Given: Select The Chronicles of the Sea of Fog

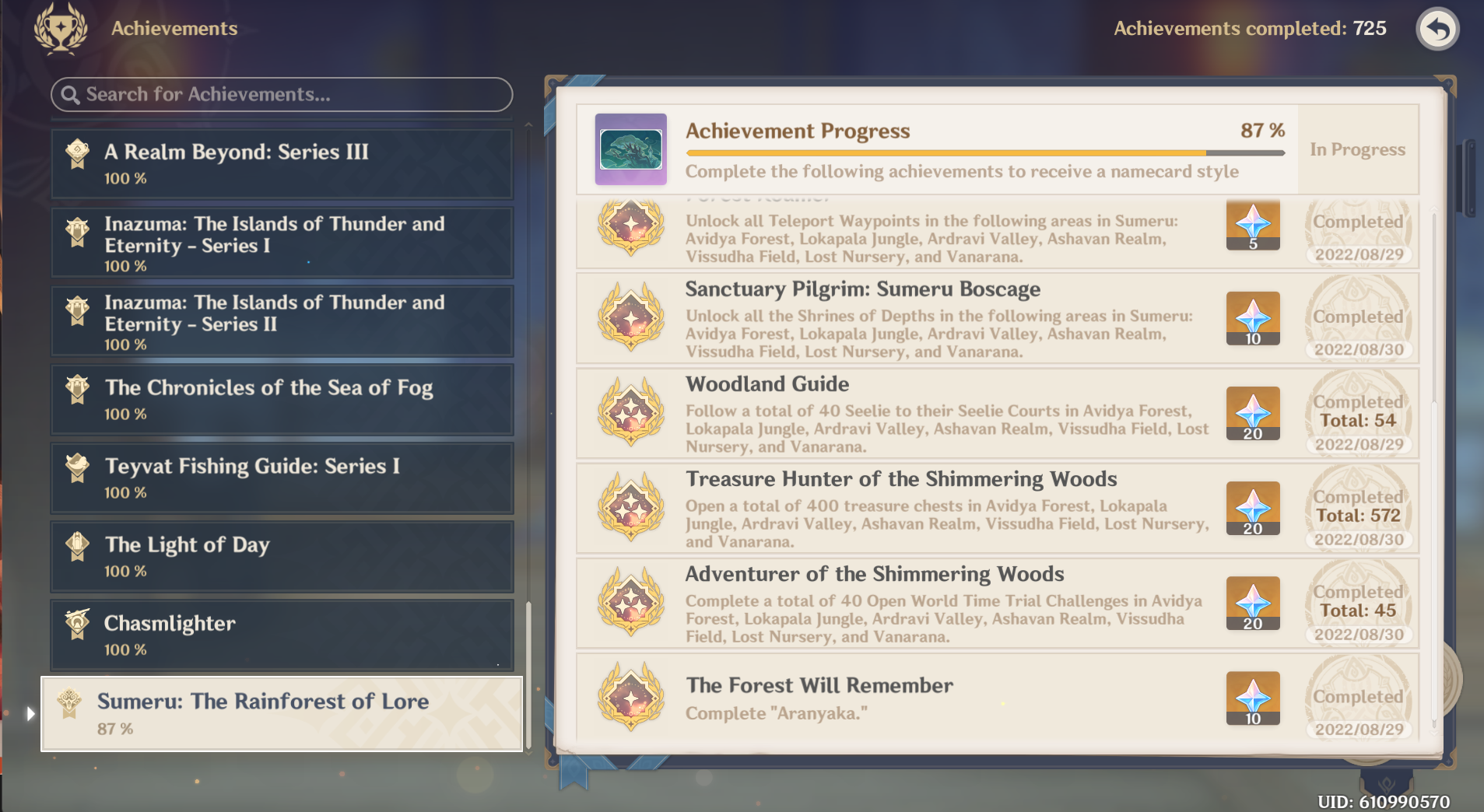Looking at the screenshot, I should tap(280, 399).
